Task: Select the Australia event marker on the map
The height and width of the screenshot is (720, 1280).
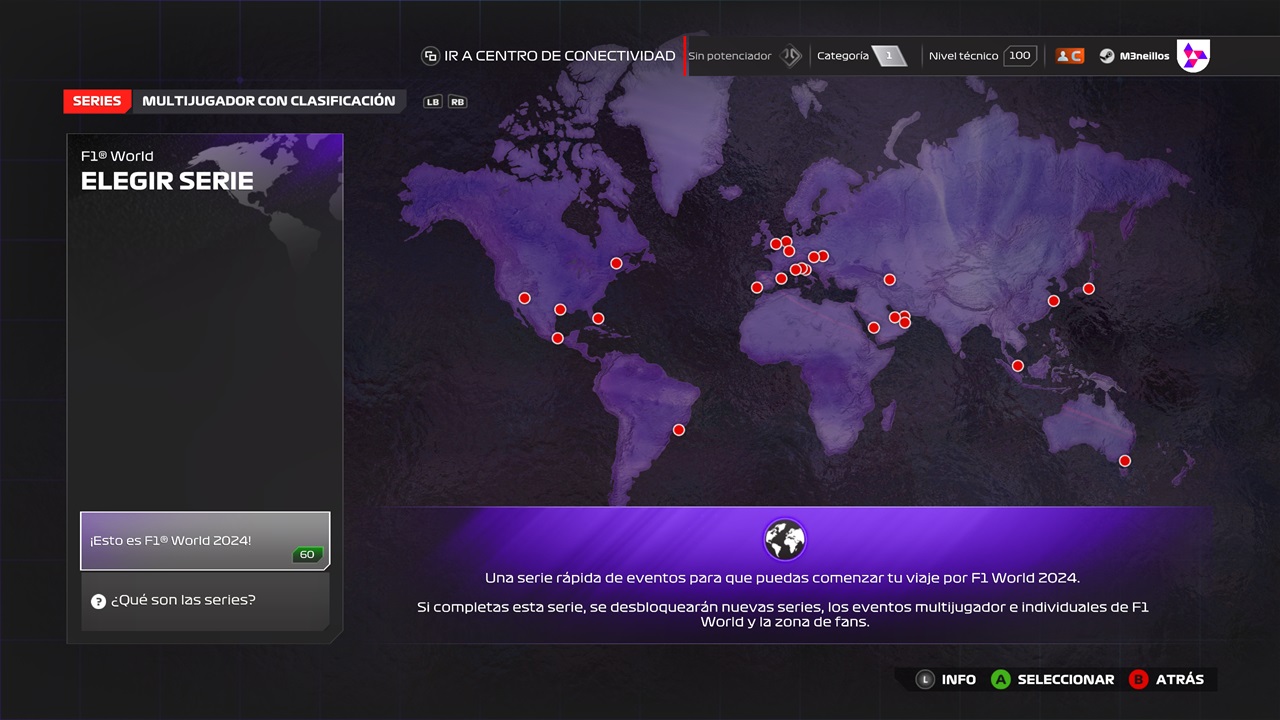Action: [1125, 461]
